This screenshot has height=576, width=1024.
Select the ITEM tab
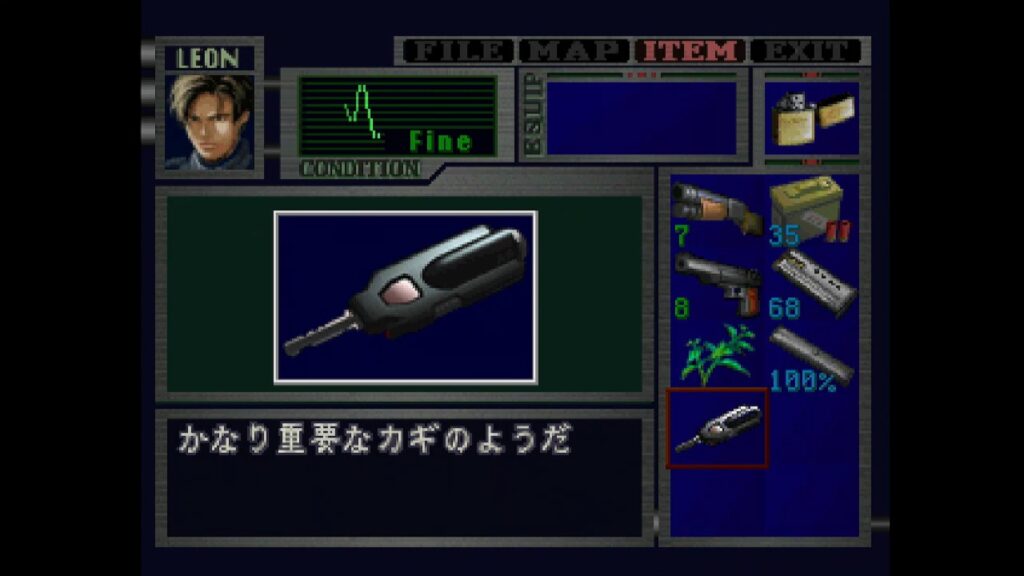(x=692, y=51)
